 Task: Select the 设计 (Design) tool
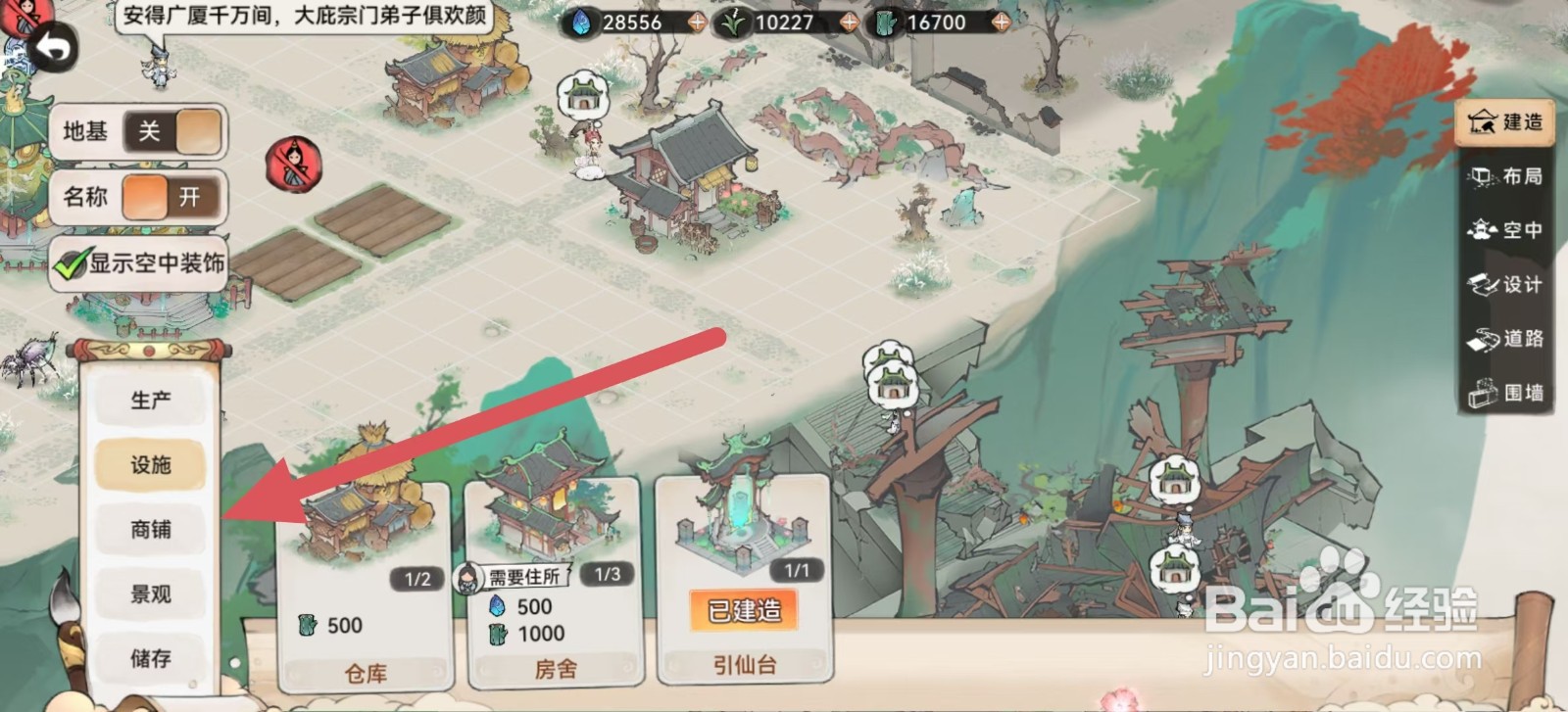pos(1504,285)
